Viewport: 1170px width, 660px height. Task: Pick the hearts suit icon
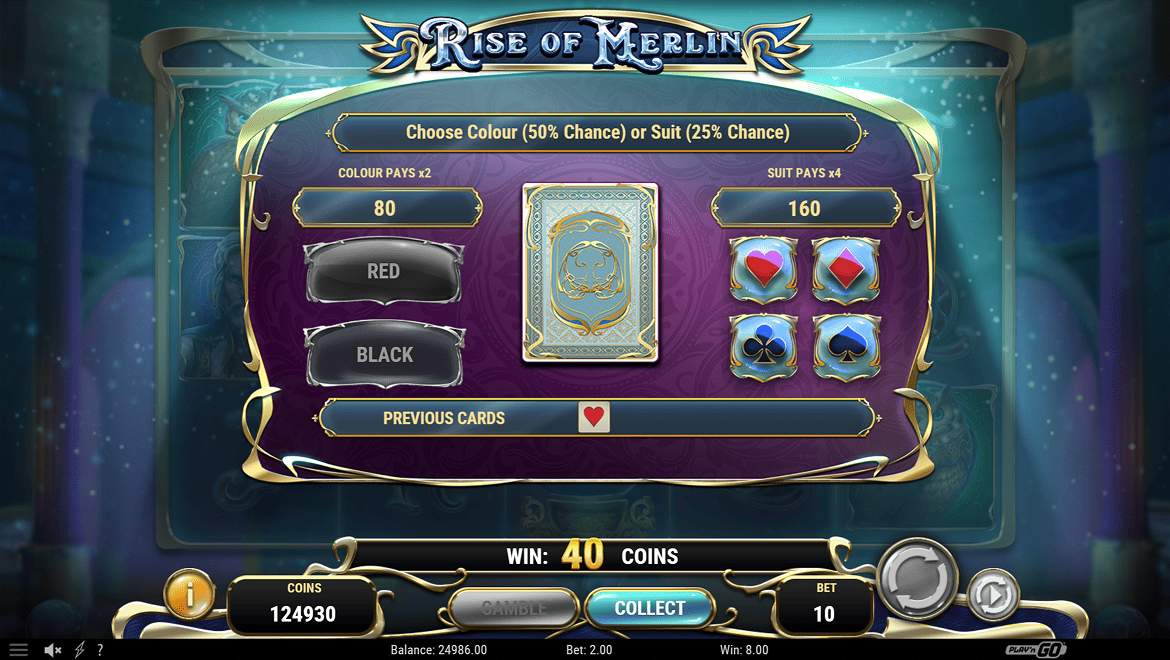[763, 270]
